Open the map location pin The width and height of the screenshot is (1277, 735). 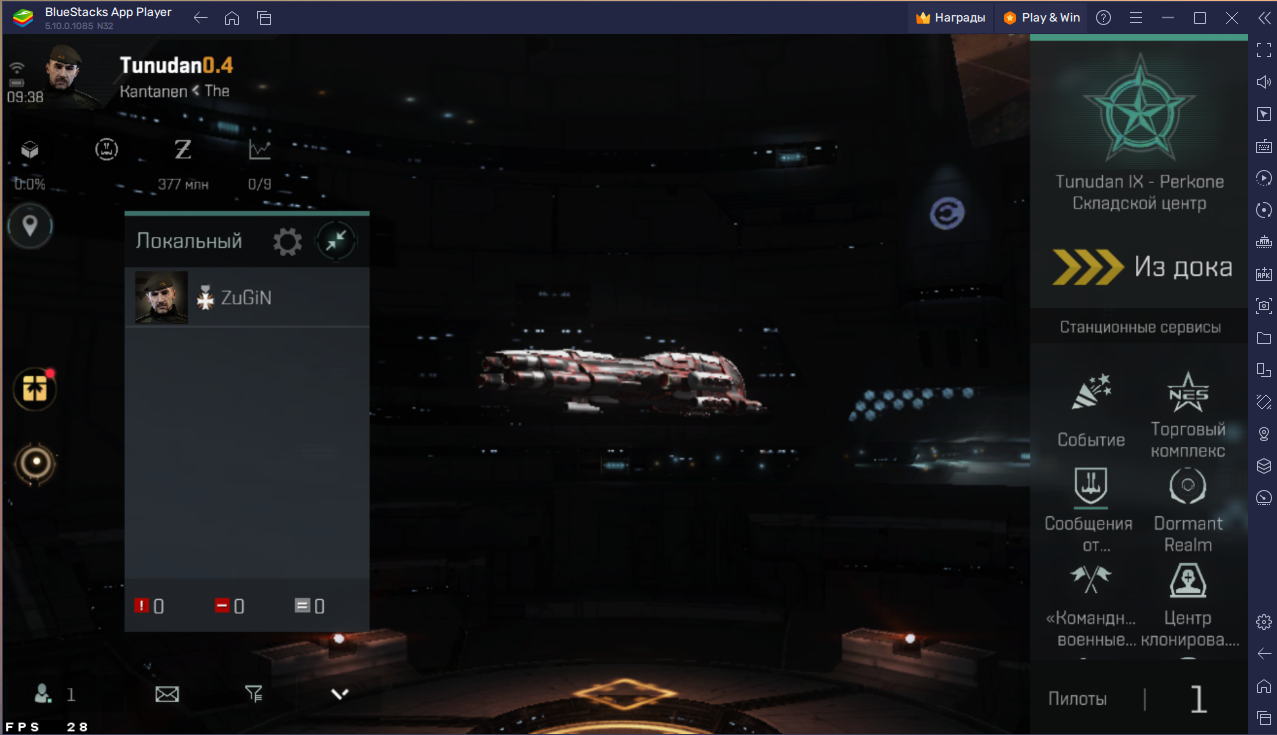pos(31,226)
